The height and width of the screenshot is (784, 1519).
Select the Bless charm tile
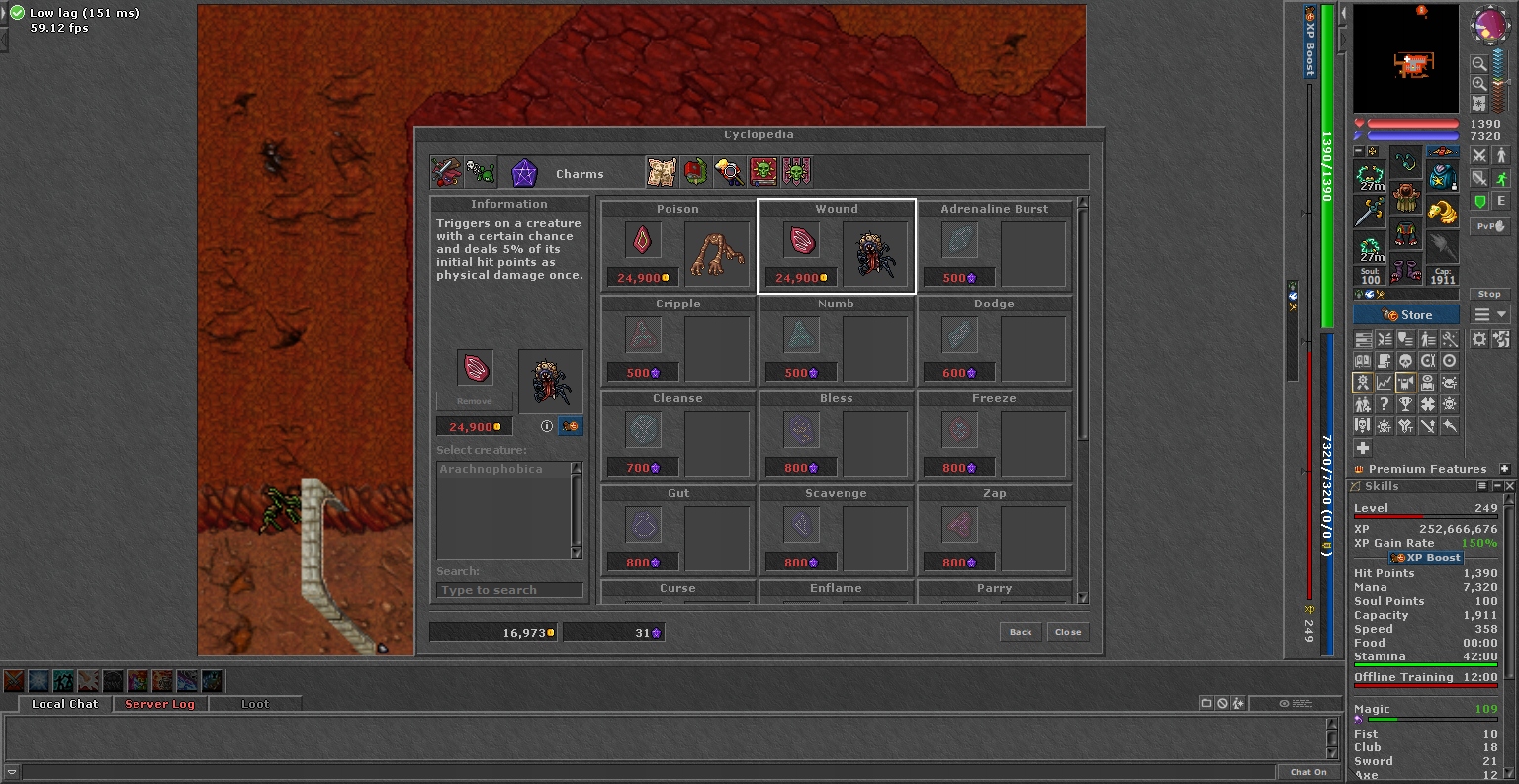tap(836, 437)
